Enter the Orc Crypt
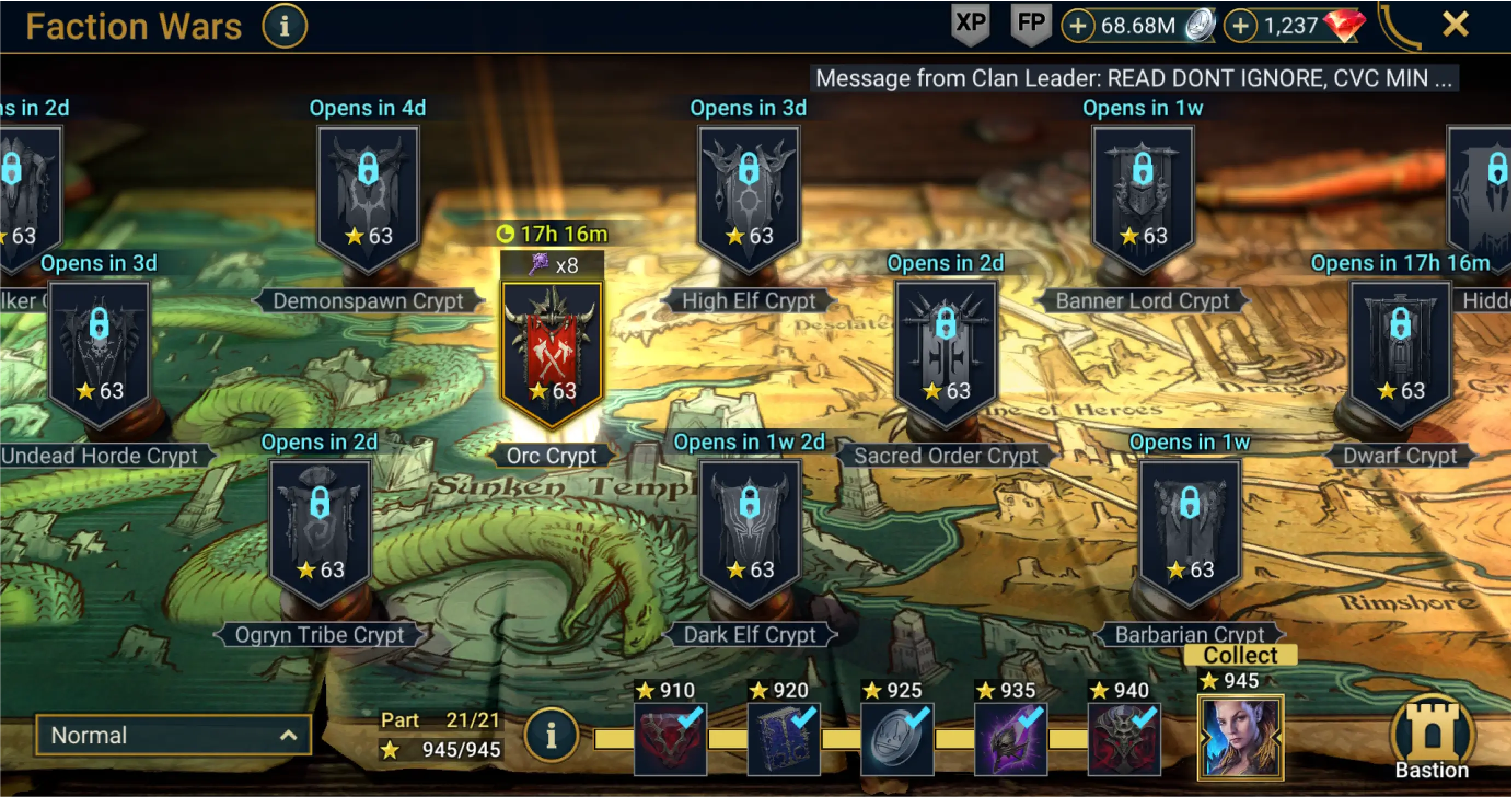 click(551, 352)
